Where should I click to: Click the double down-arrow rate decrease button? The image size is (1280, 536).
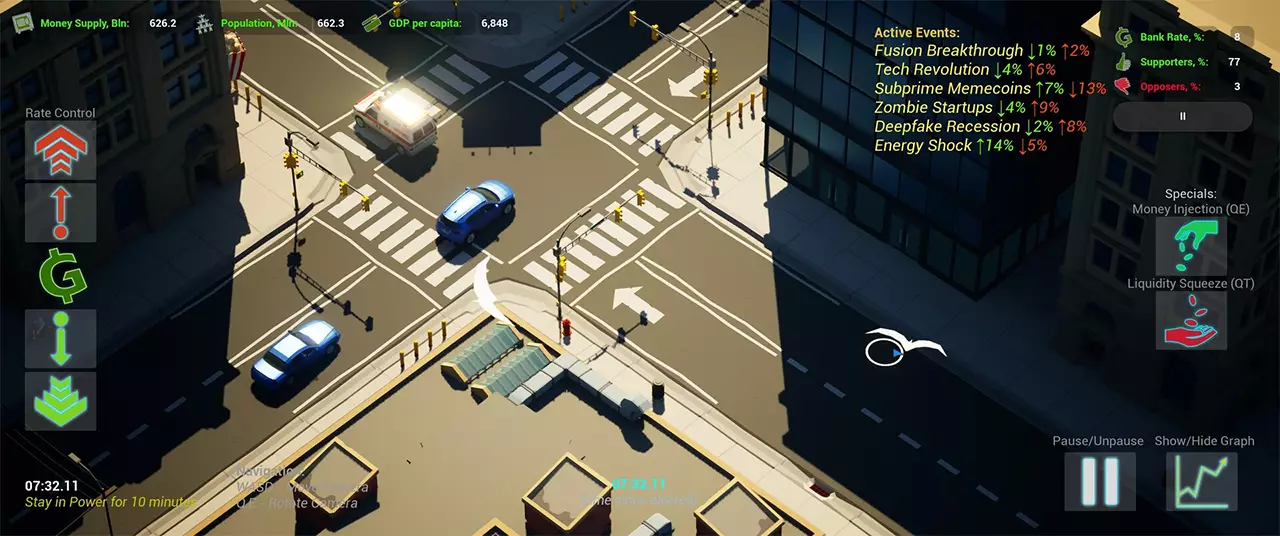pos(60,401)
